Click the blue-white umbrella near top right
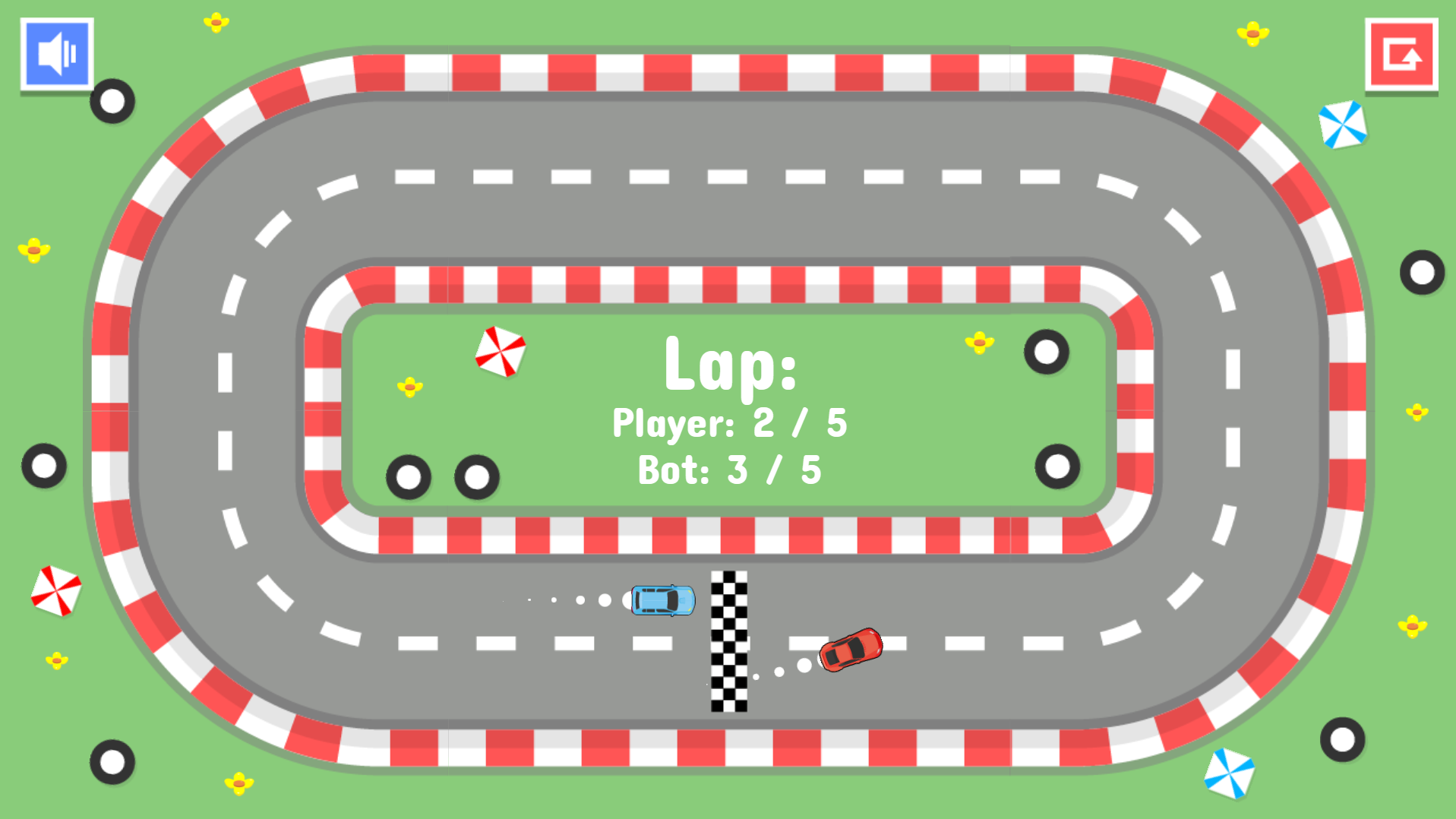 click(x=1341, y=124)
